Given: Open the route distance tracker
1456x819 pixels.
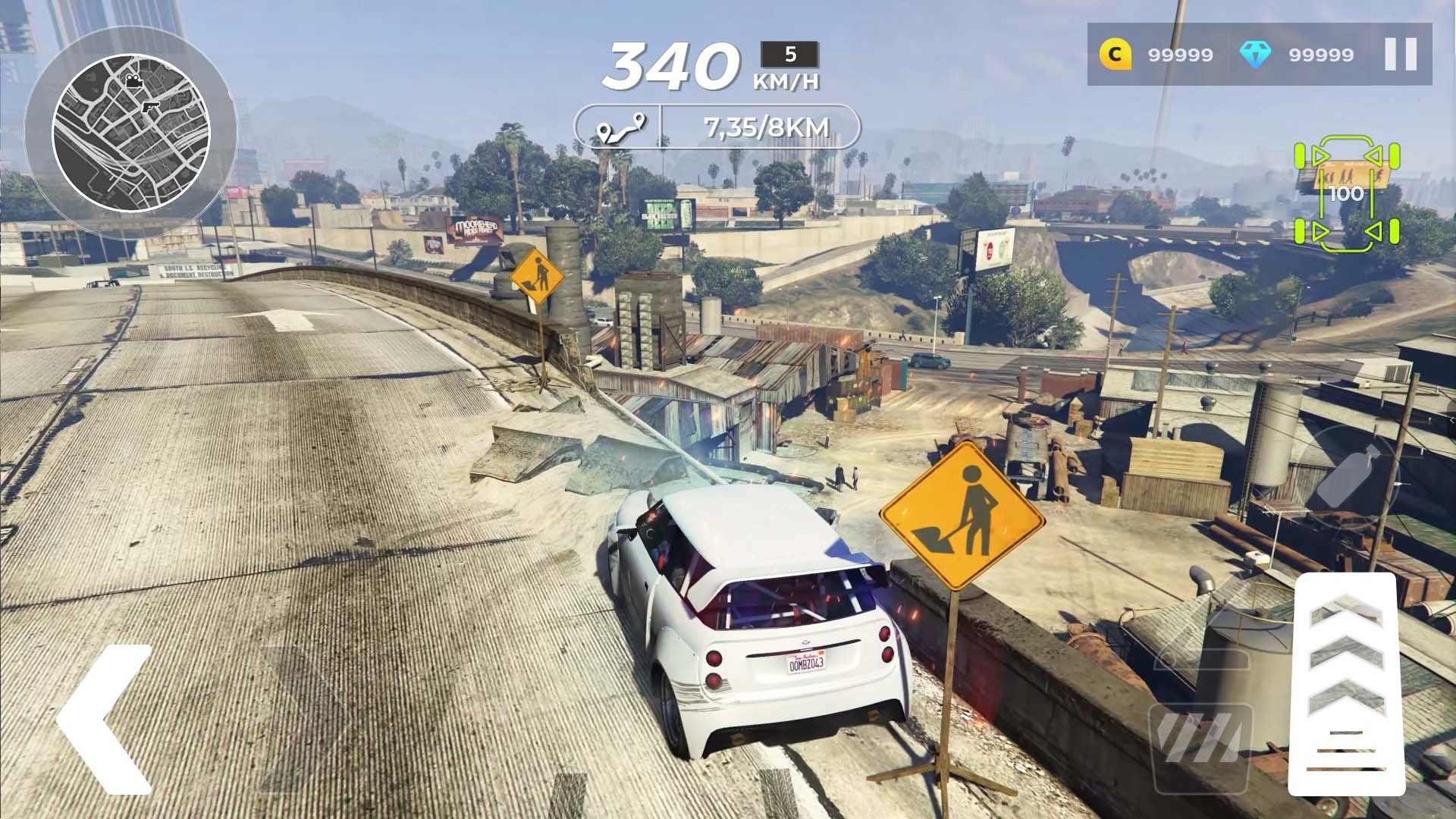Looking at the screenshot, I should (717, 127).
